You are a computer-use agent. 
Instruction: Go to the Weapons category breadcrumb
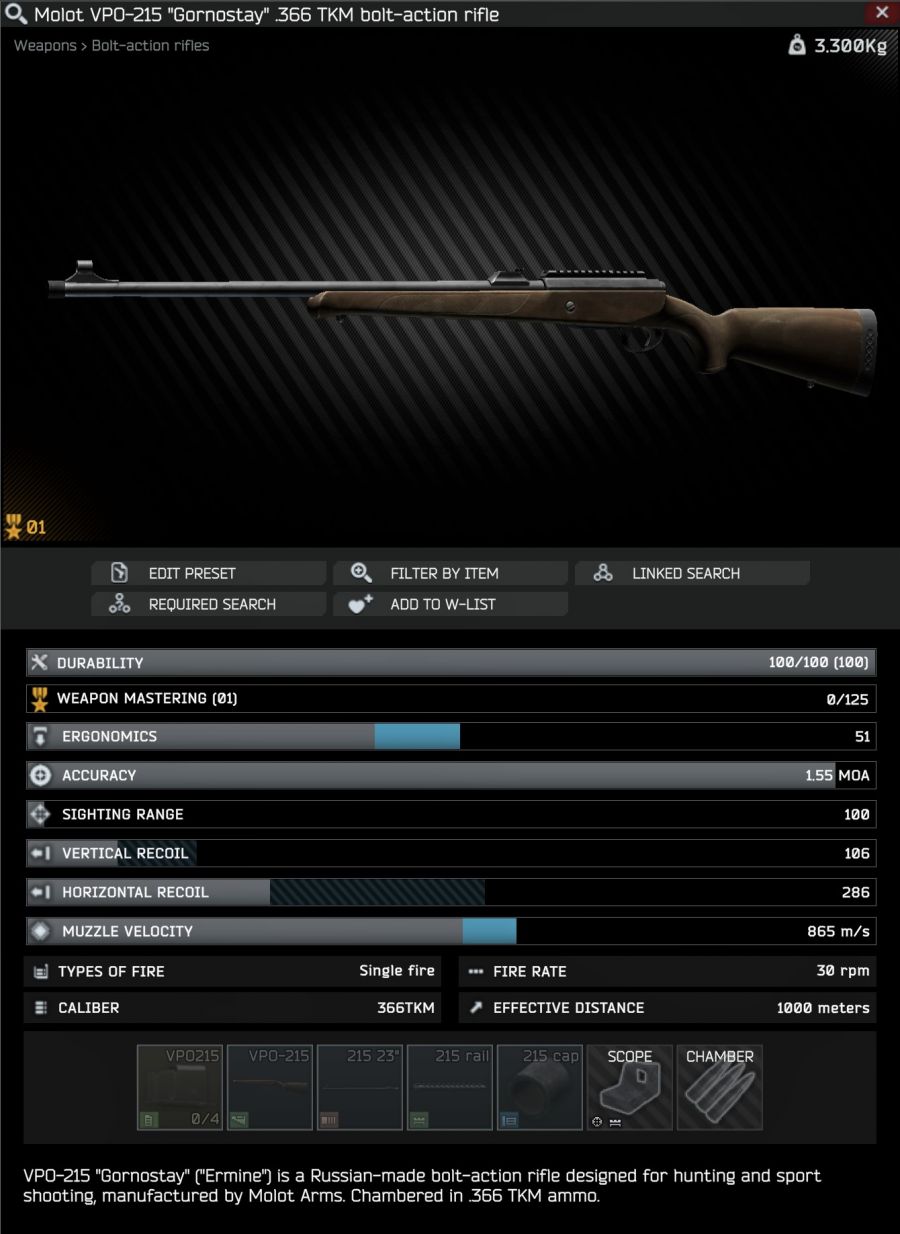44,45
